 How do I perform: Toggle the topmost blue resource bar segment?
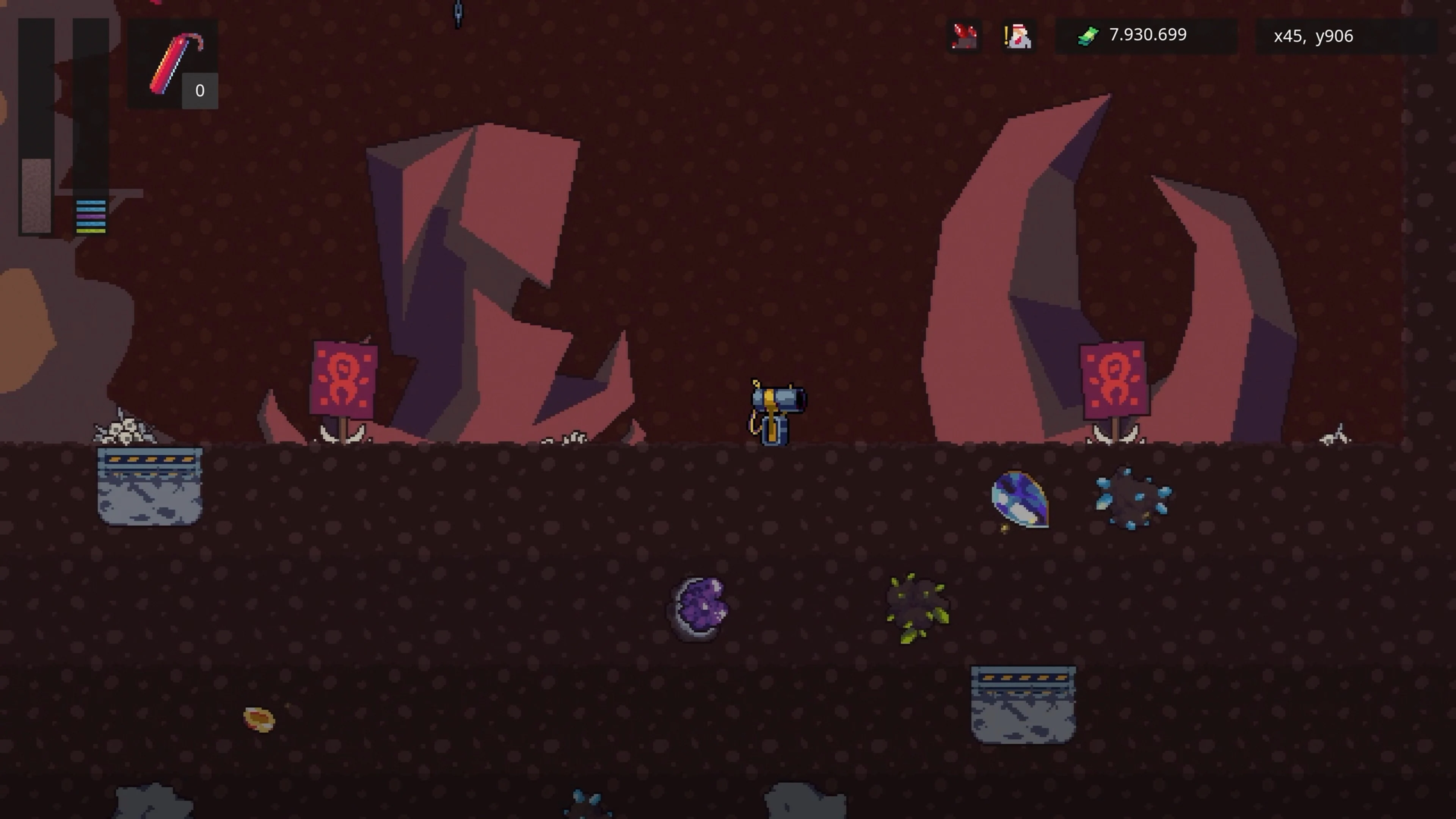(x=91, y=202)
